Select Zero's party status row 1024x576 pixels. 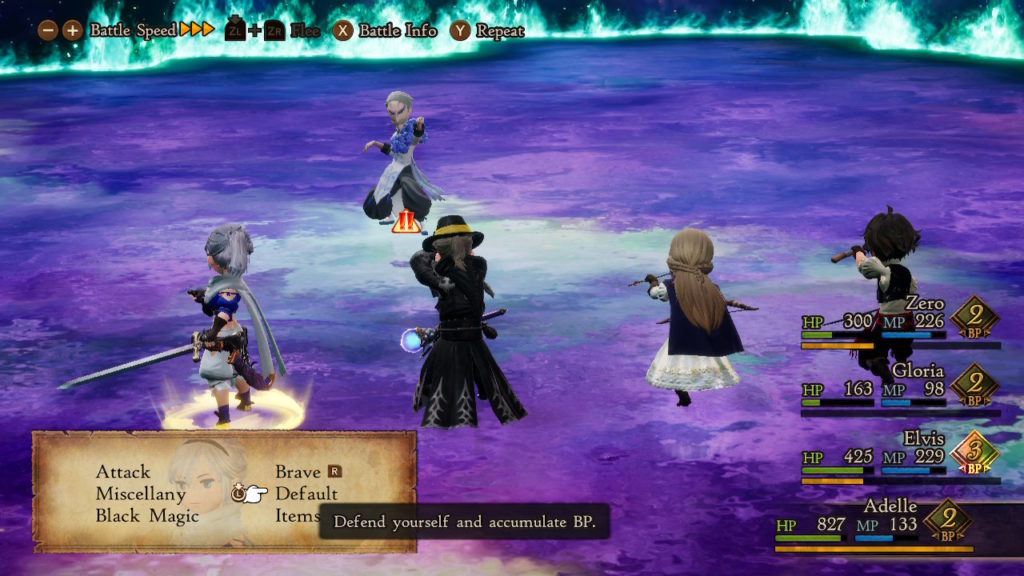(x=898, y=322)
